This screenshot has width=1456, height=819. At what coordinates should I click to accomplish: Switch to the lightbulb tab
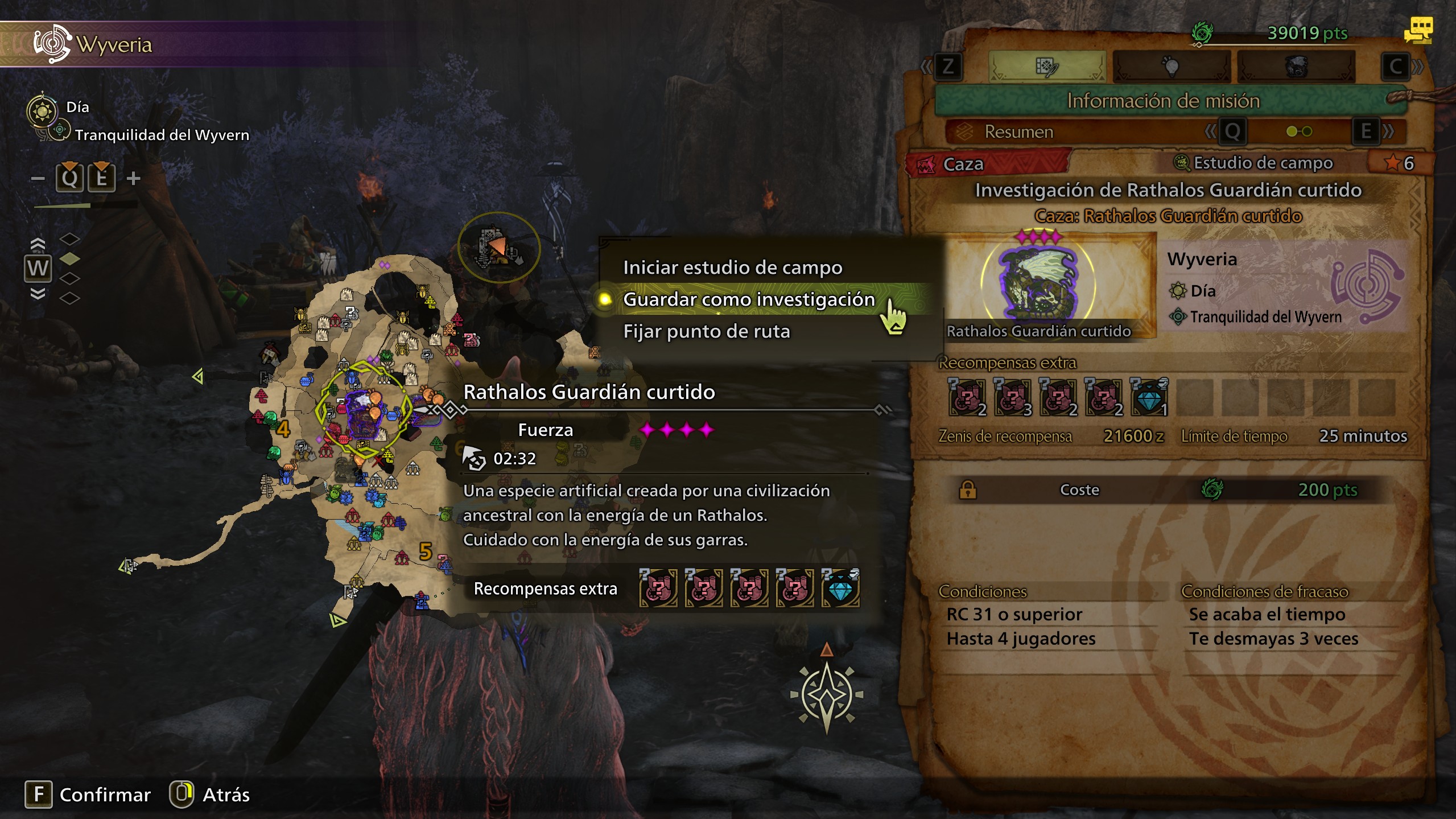click(1170, 67)
